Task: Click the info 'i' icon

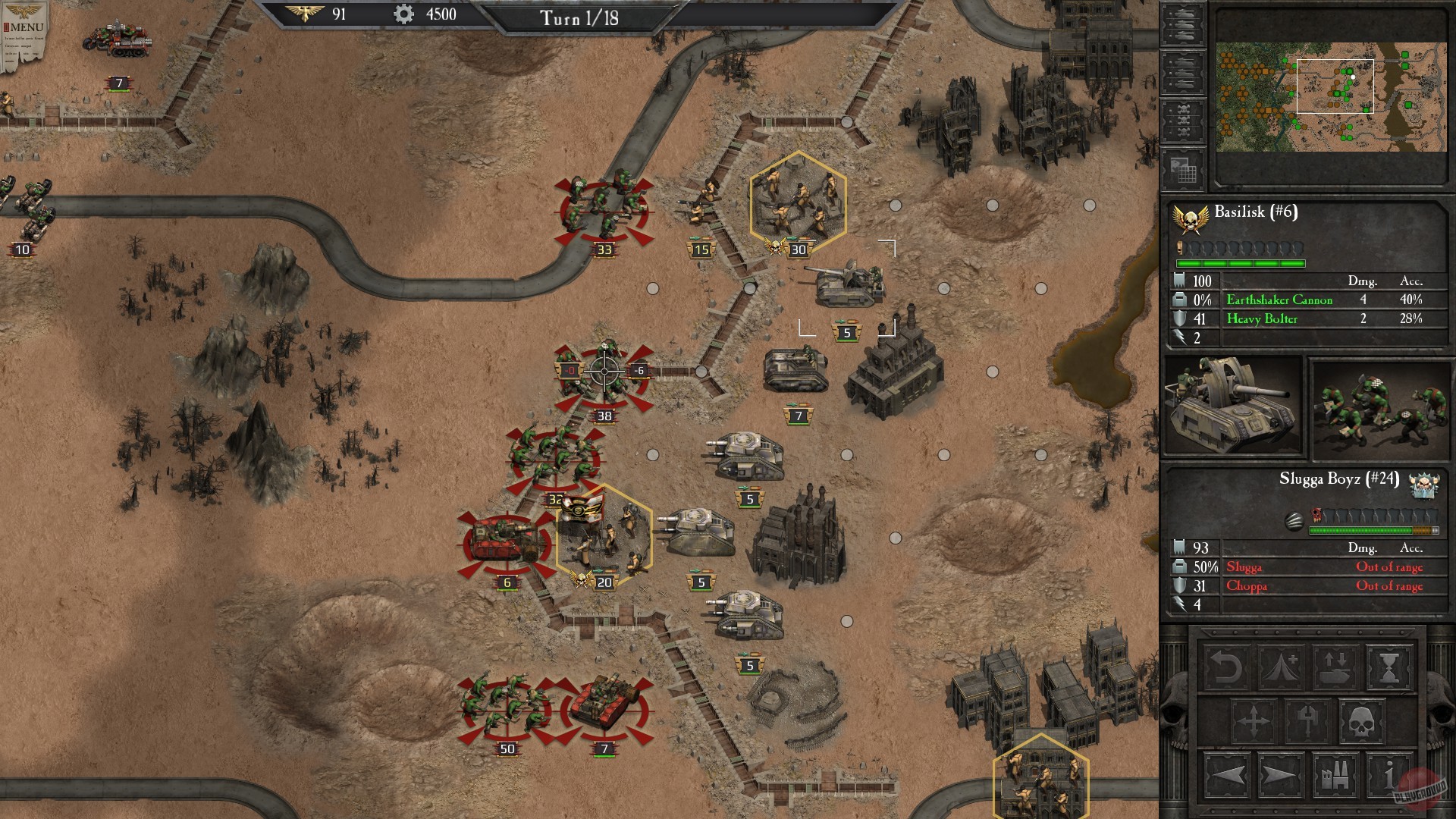Action: pos(1389,774)
